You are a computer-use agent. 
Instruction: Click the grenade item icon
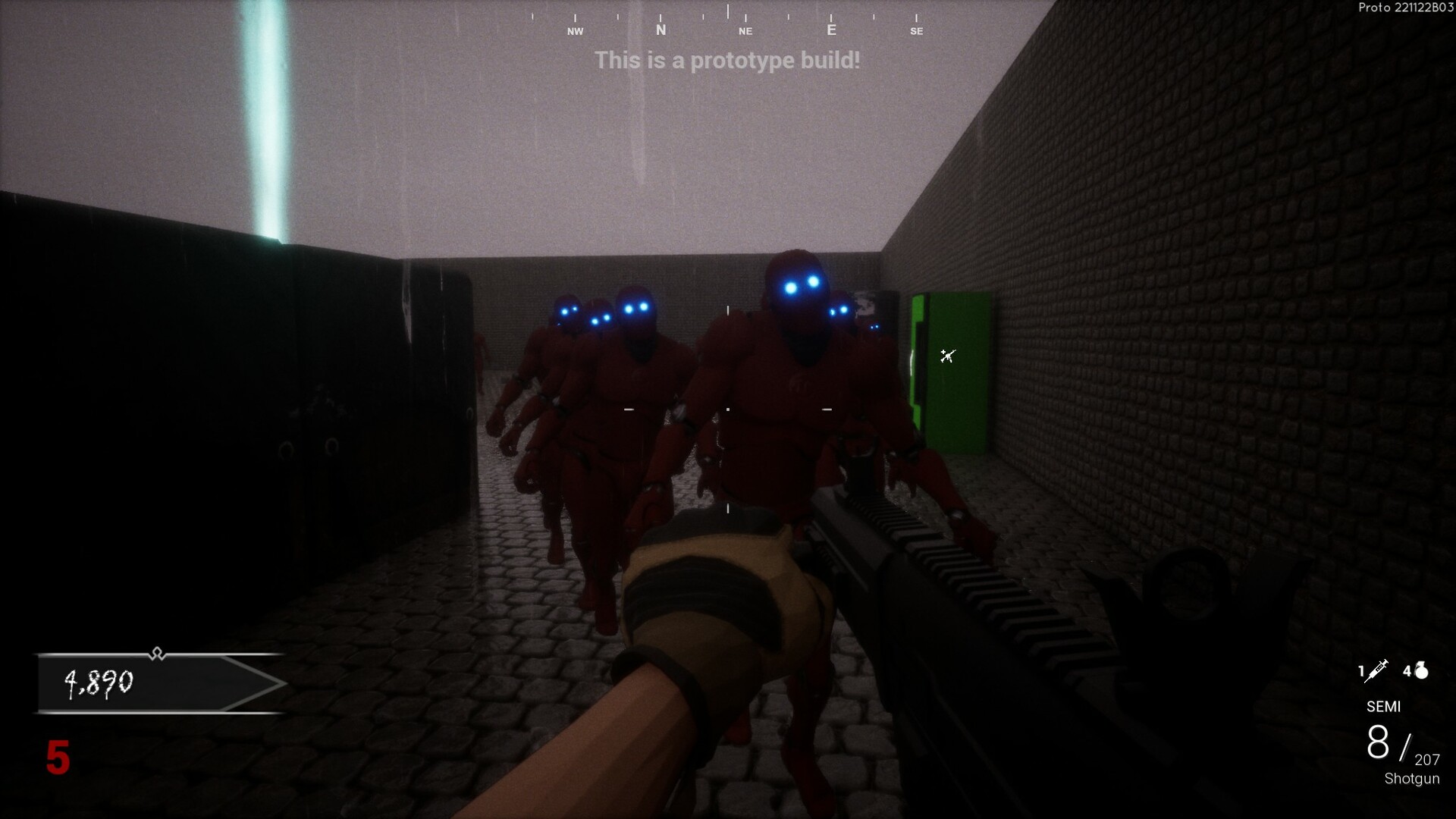[x=1420, y=670]
